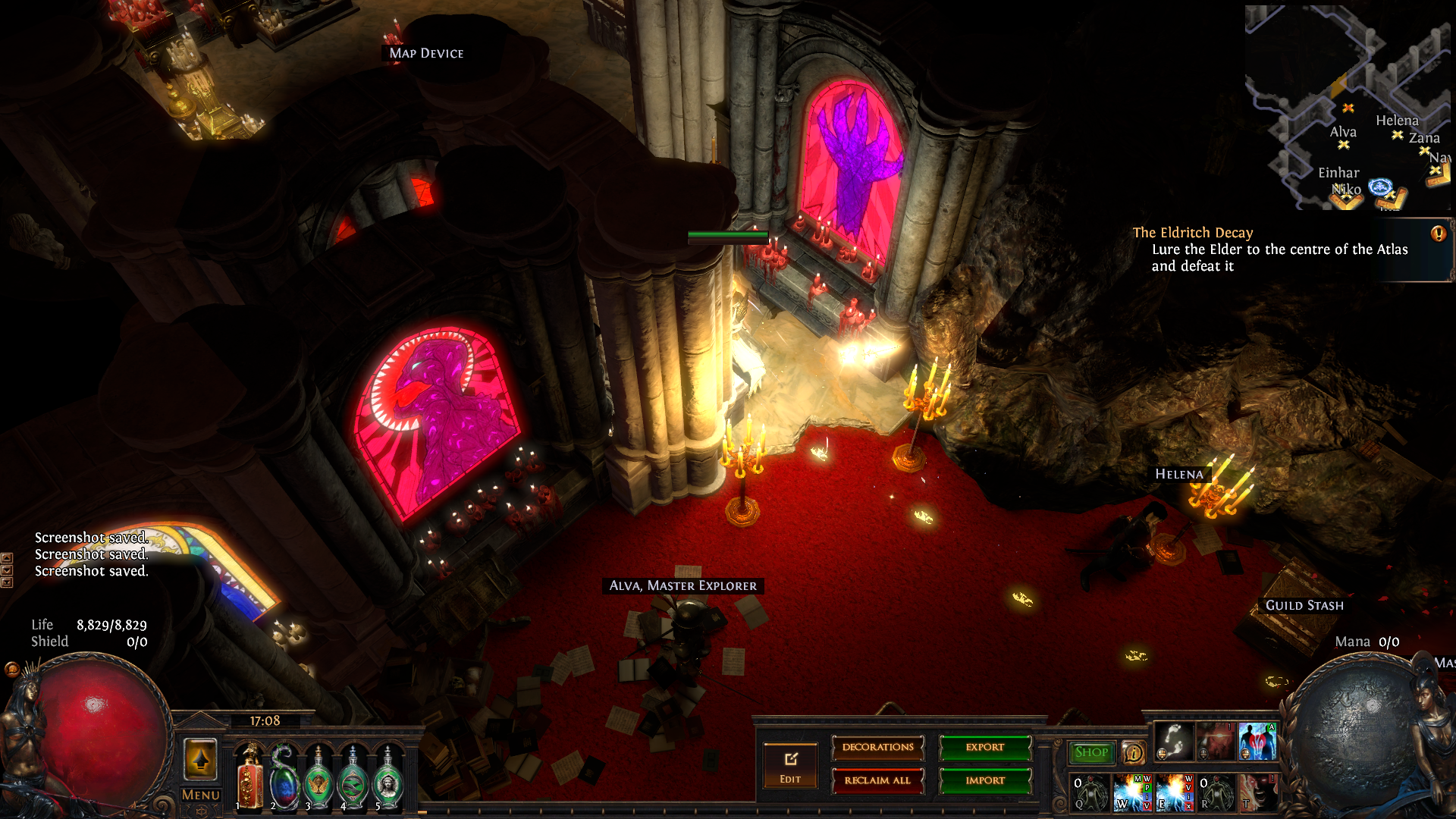Image resolution: width=1456 pixels, height=819 pixels.
Task: Import a hideout layout
Action: tap(985, 781)
